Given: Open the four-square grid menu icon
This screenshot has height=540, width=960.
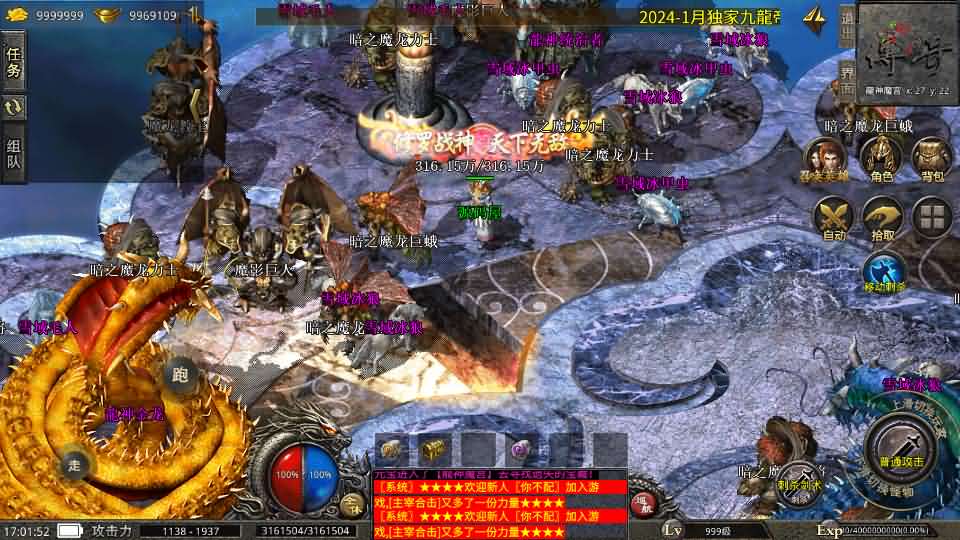Looking at the screenshot, I should (932, 215).
